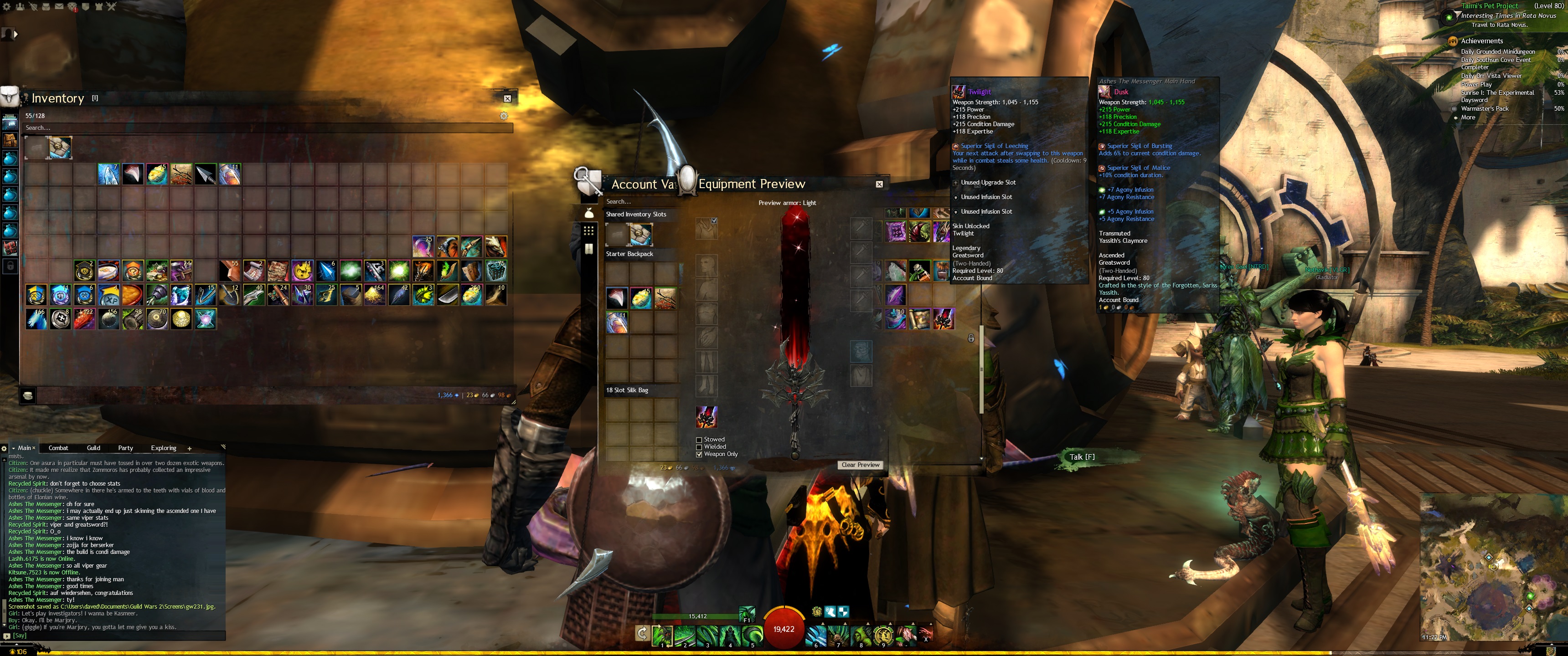Screen dimensions: 1568x656
Task: Close the Equipment Preview window
Action: (x=879, y=184)
